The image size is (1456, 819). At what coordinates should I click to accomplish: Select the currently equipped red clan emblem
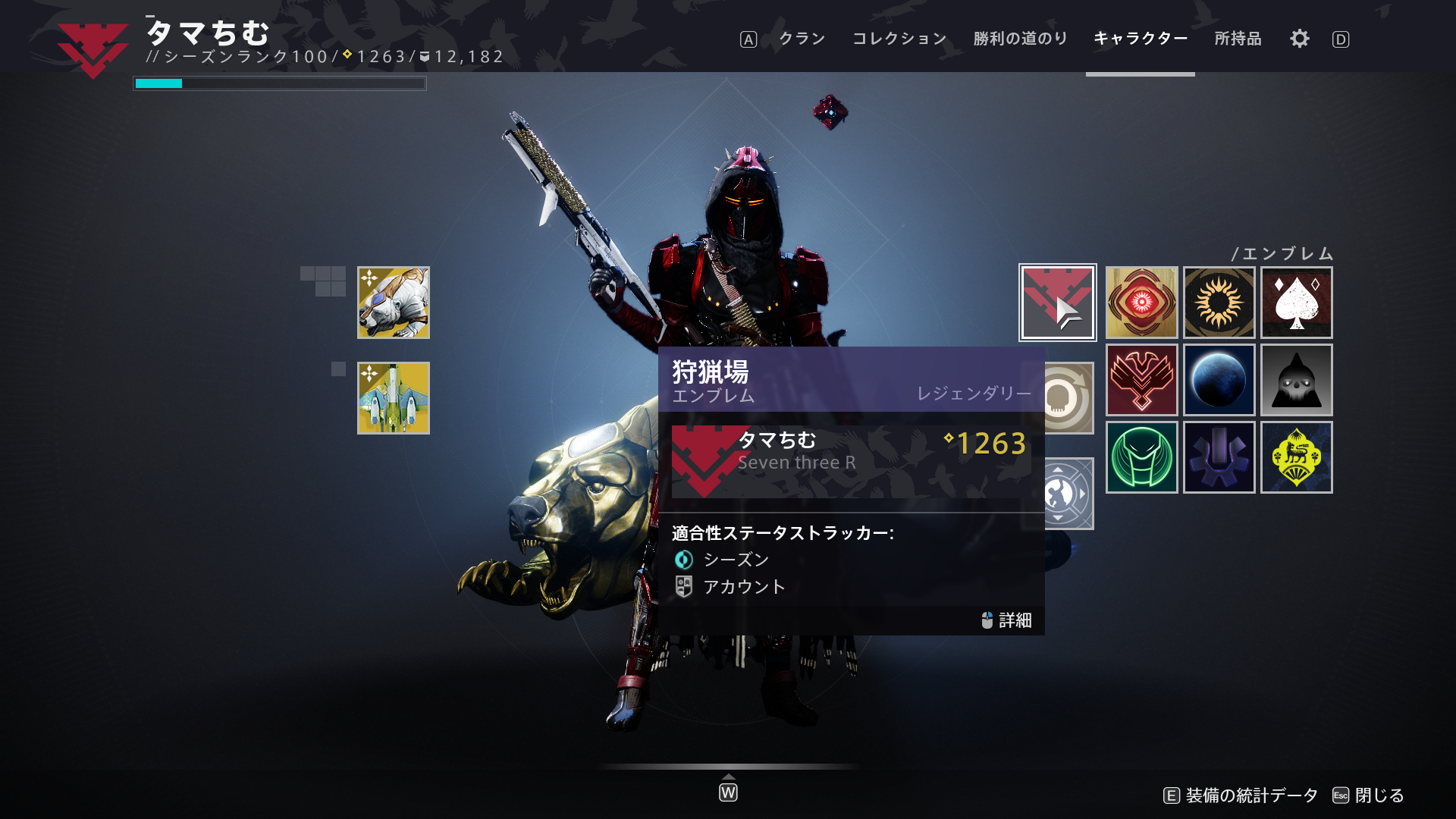[x=1057, y=302]
